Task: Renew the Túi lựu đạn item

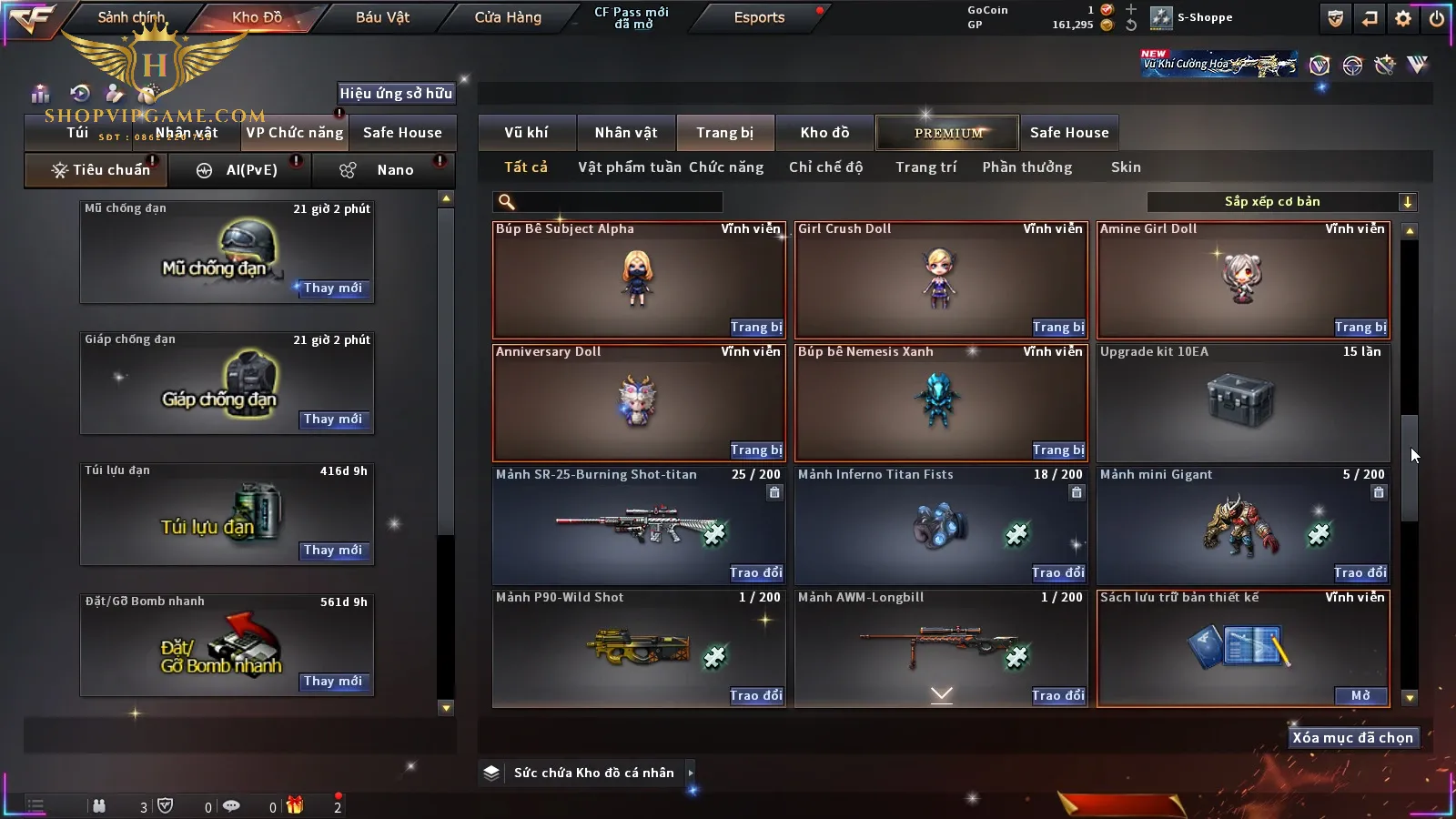Action: click(333, 551)
